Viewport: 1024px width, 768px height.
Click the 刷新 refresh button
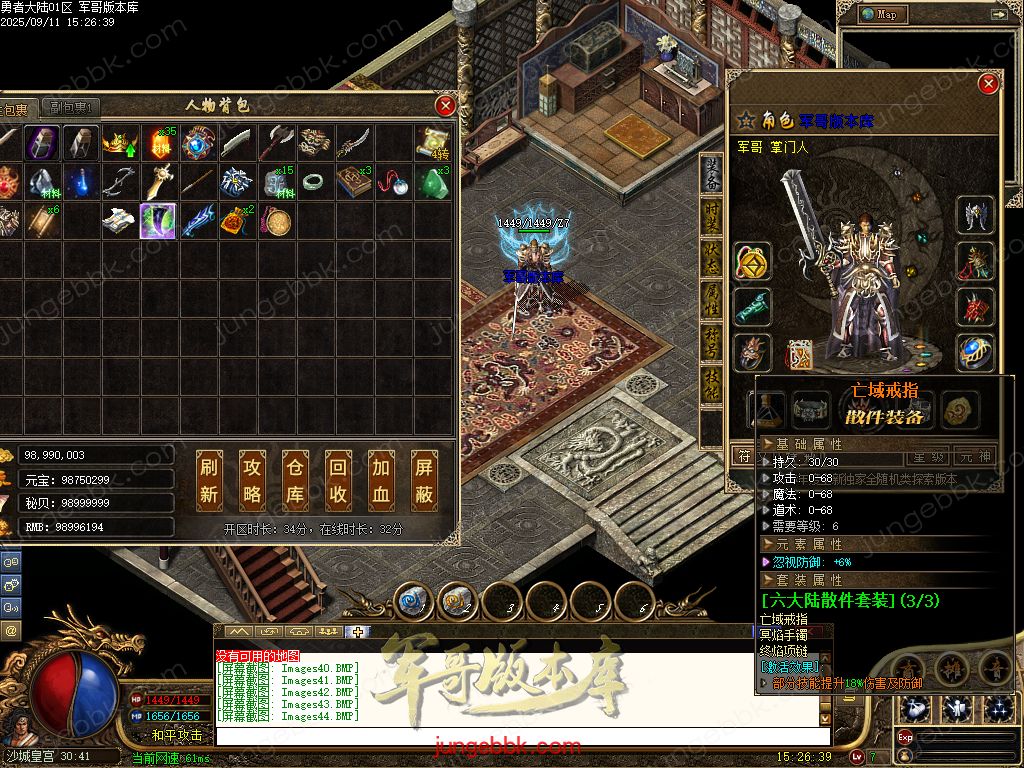pos(209,481)
